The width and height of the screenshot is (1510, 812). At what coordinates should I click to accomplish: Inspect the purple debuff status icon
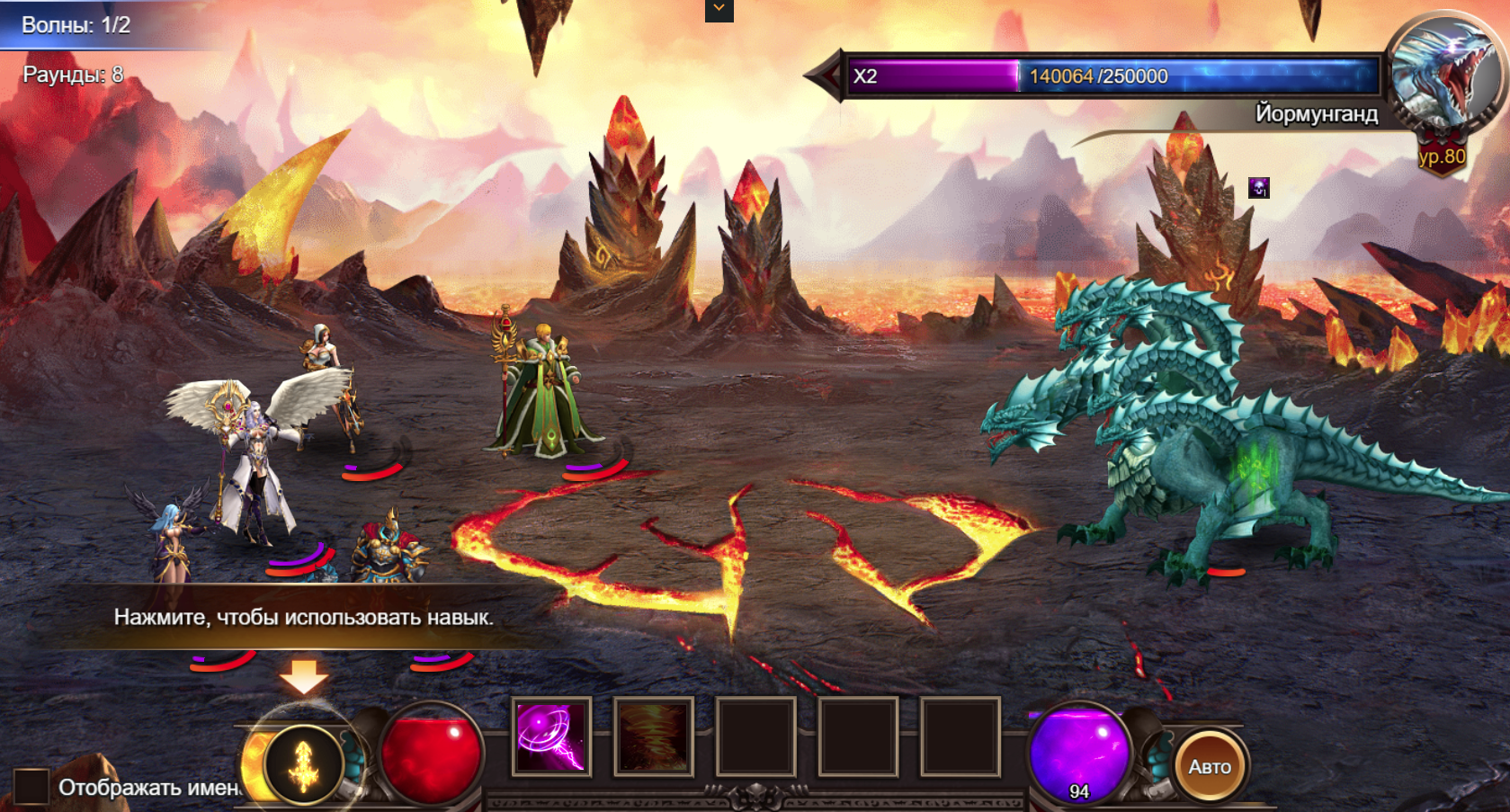coord(1259,188)
